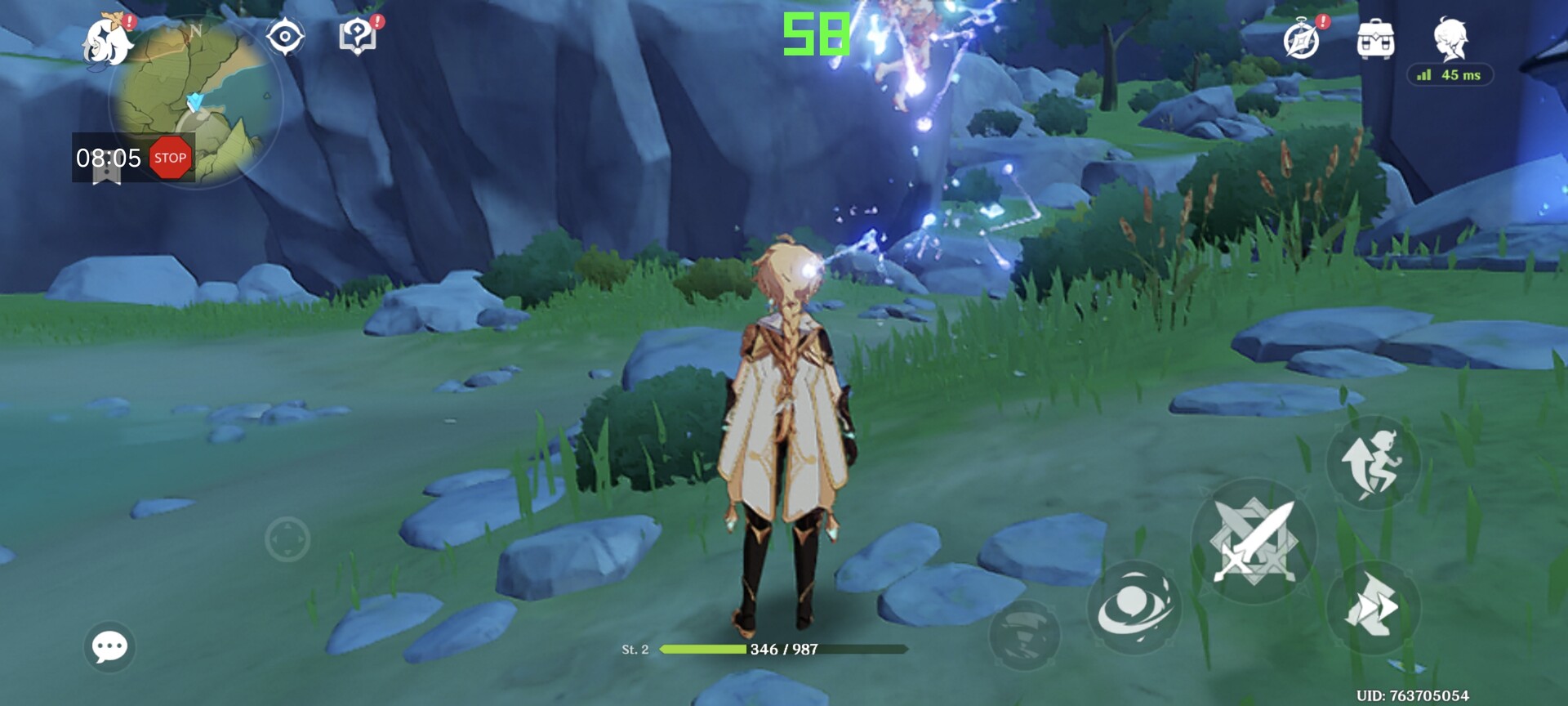Open the adventure compass icon
1568x706 pixels.
pos(1301,40)
